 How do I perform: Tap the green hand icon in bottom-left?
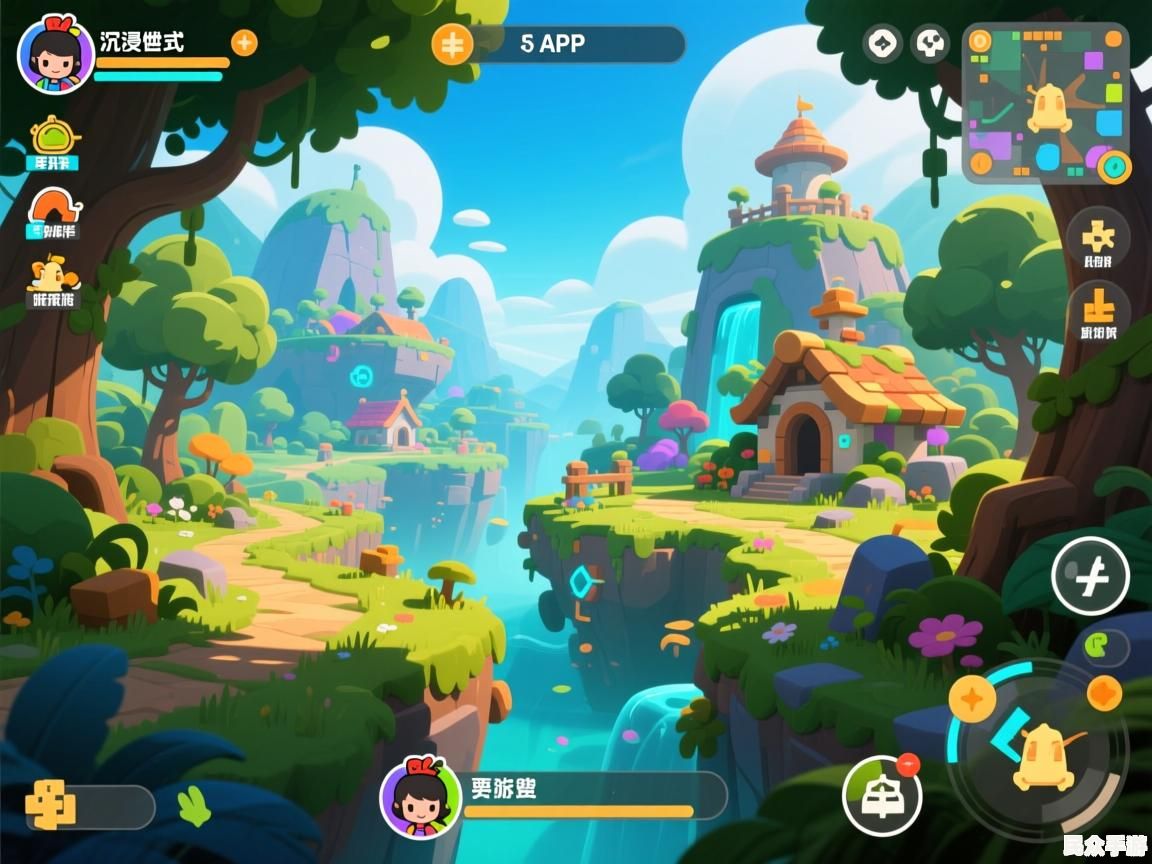coord(194,805)
